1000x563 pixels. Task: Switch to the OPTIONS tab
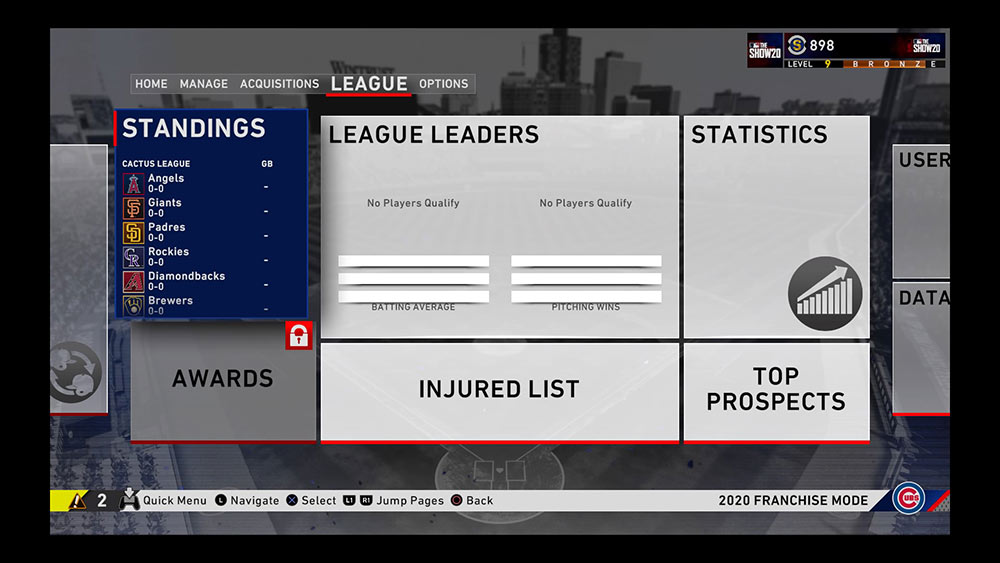(x=444, y=84)
